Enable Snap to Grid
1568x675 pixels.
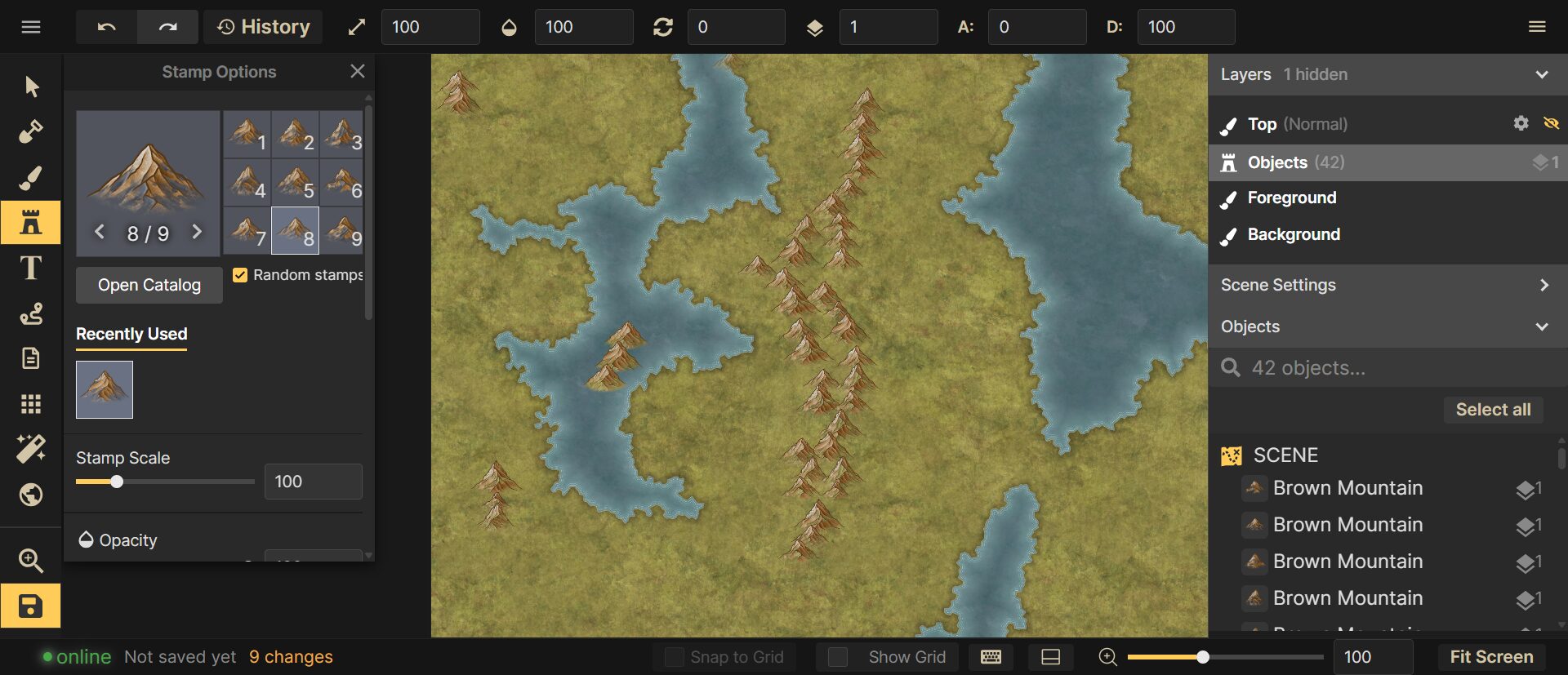[x=673, y=656]
